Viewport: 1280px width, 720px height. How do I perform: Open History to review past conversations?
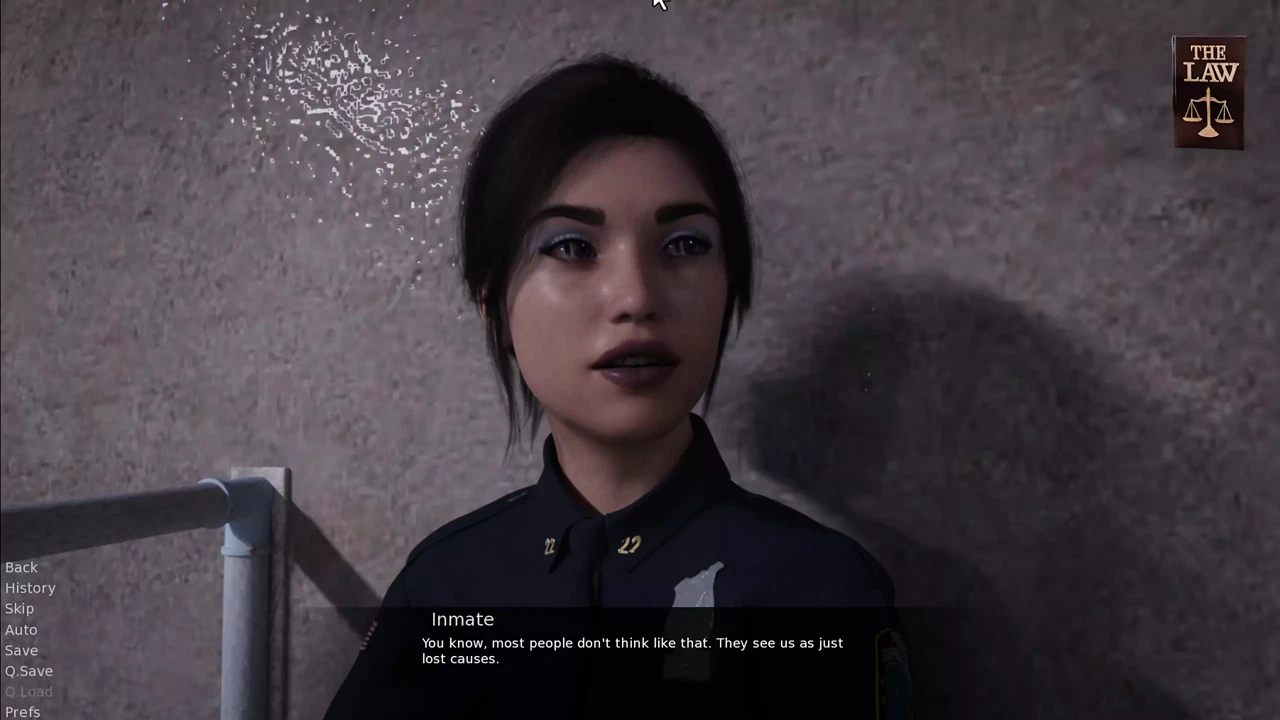[x=30, y=588]
